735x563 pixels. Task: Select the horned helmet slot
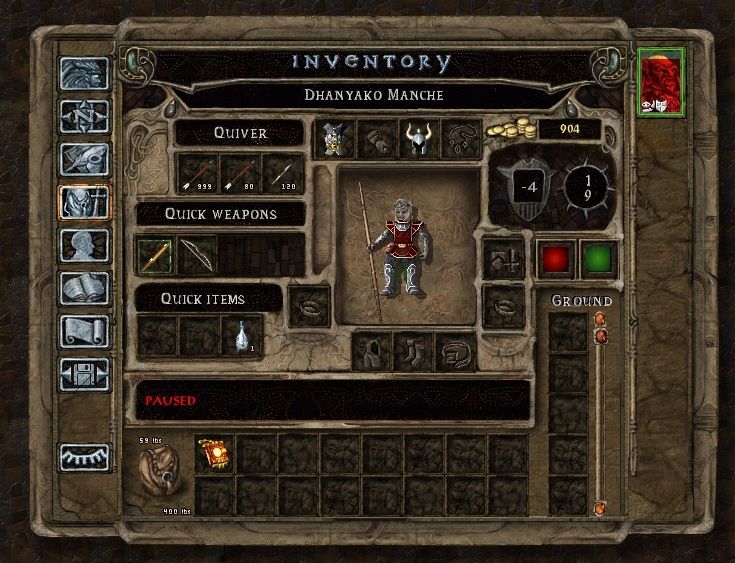tap(415, 139)
